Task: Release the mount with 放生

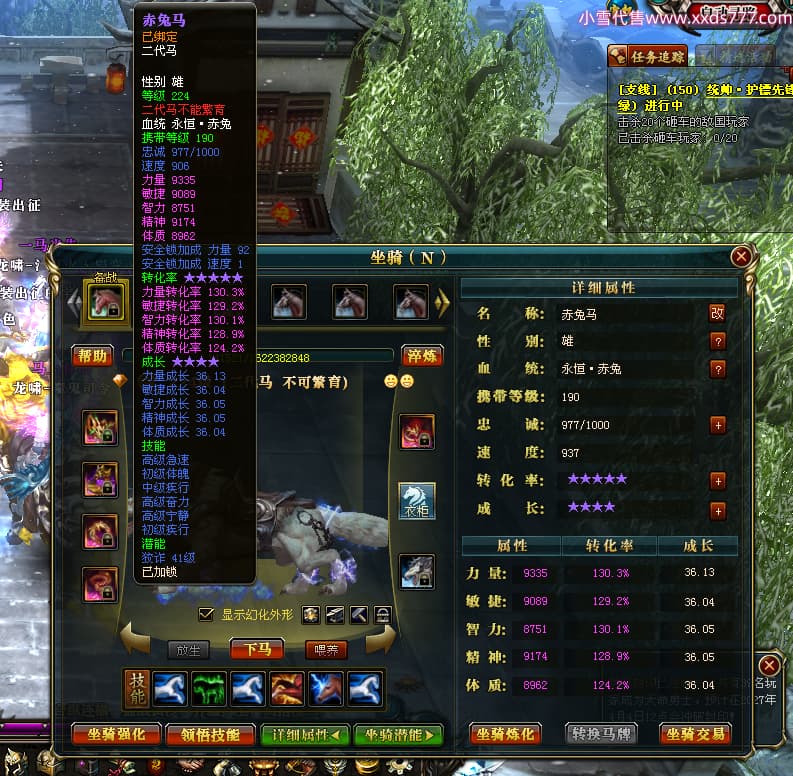Action: (x=188, y=649)
